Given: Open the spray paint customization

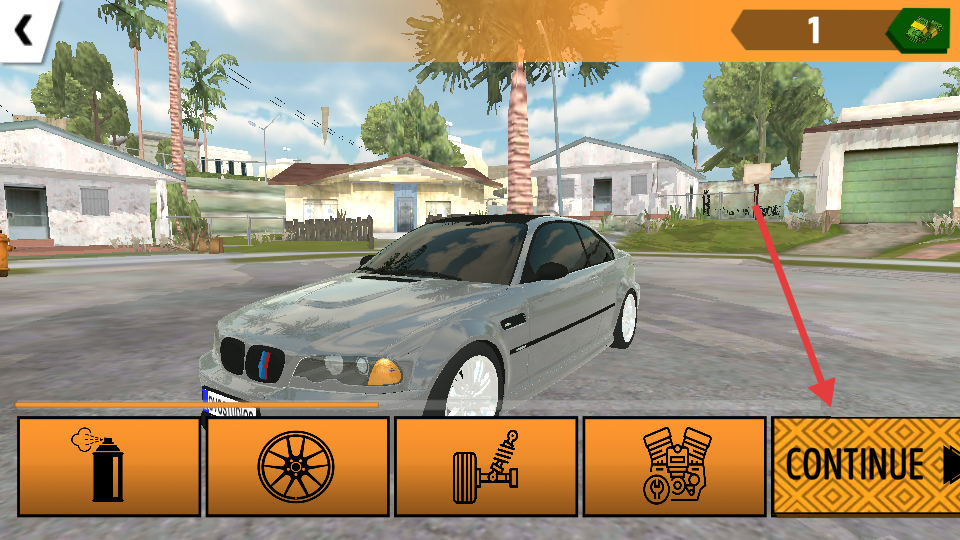Looking at the screenshot, I should pyautogui.click(x=109, y=466).
